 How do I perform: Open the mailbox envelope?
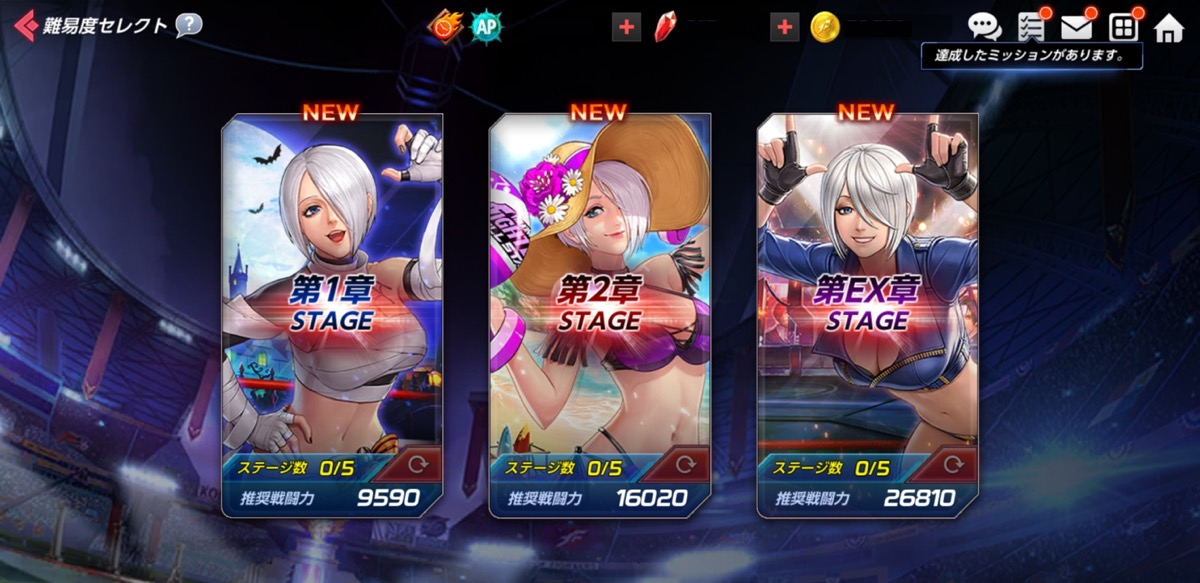(x=1077, y=27)
